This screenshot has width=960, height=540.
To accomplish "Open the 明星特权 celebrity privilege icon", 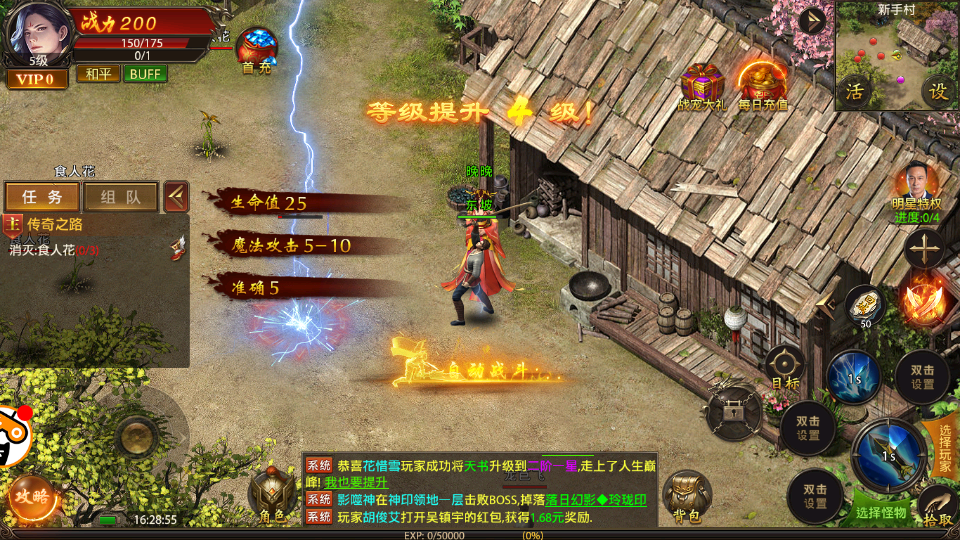I will tap(918, 188).
